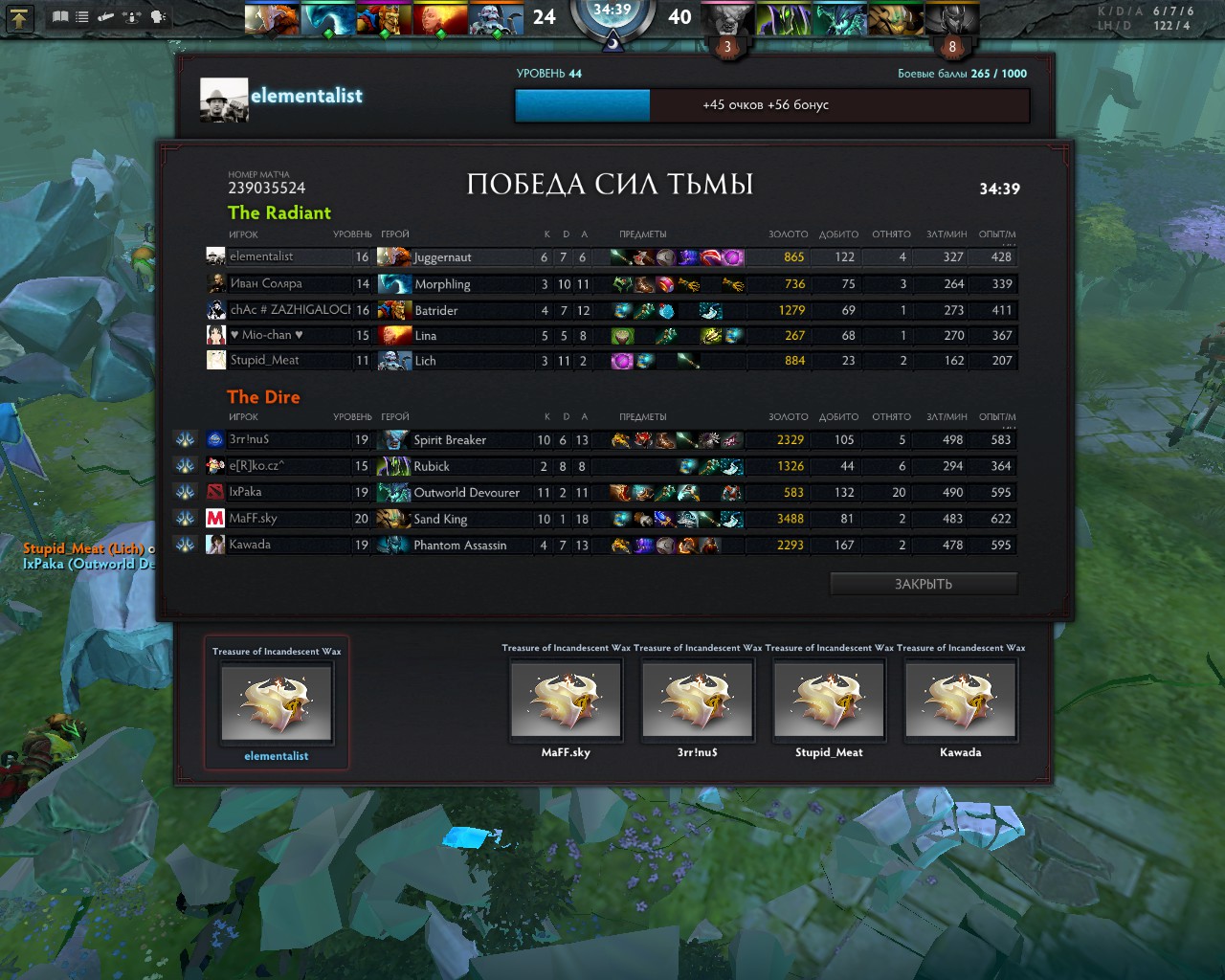Select the Sand King portrait in the top bar

(896, 19)
